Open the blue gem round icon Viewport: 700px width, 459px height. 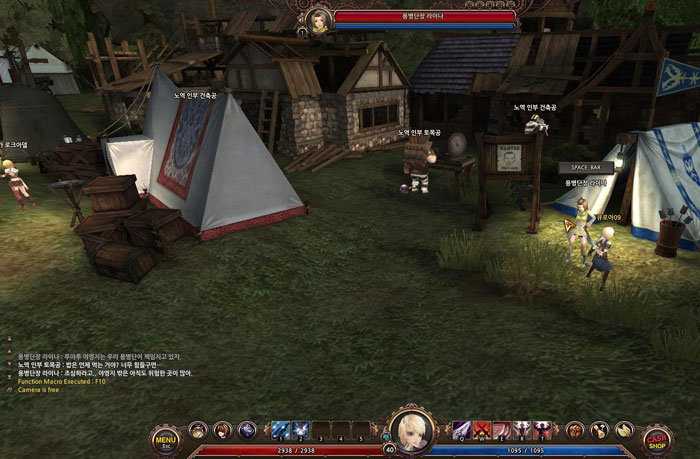(x=247, y=430)
